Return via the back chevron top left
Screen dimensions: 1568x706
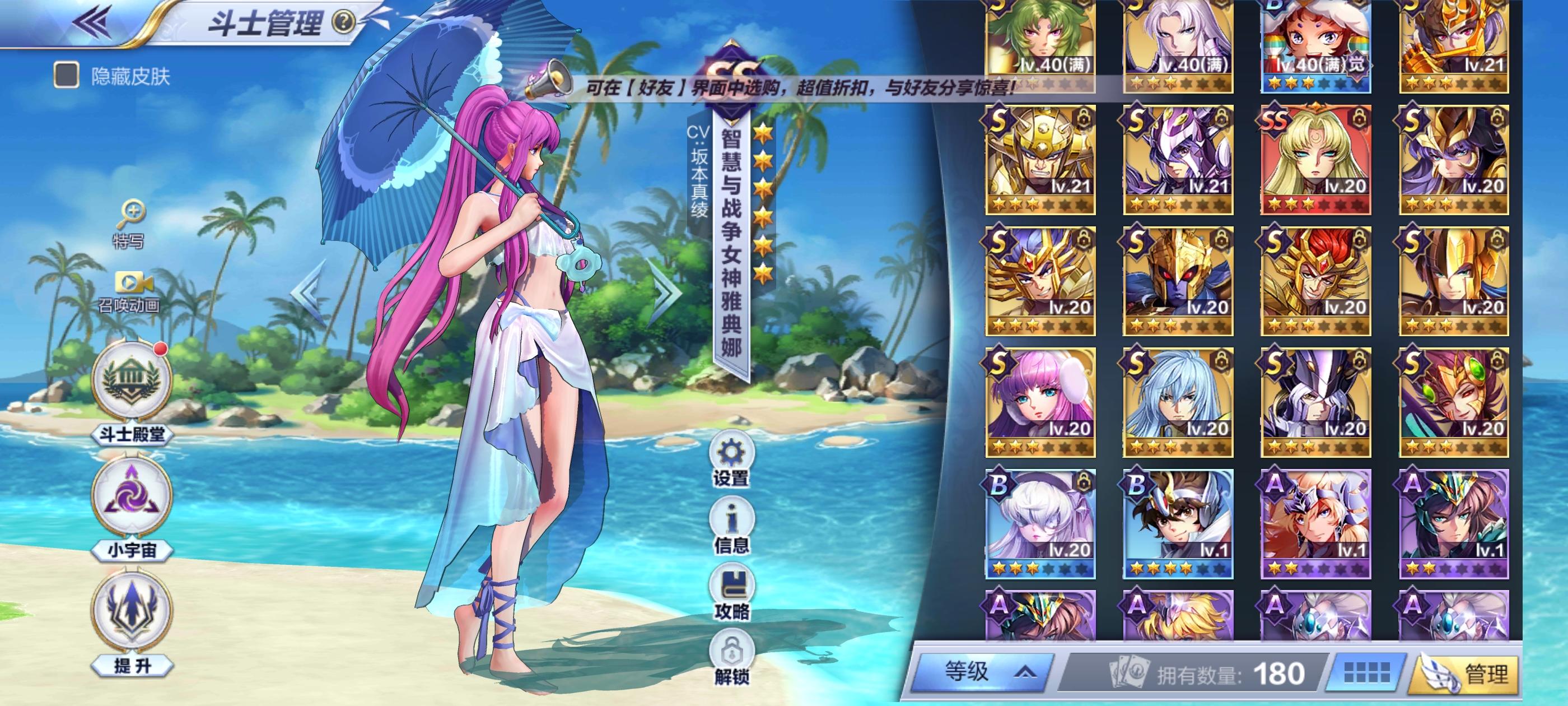tap(91, 21)
